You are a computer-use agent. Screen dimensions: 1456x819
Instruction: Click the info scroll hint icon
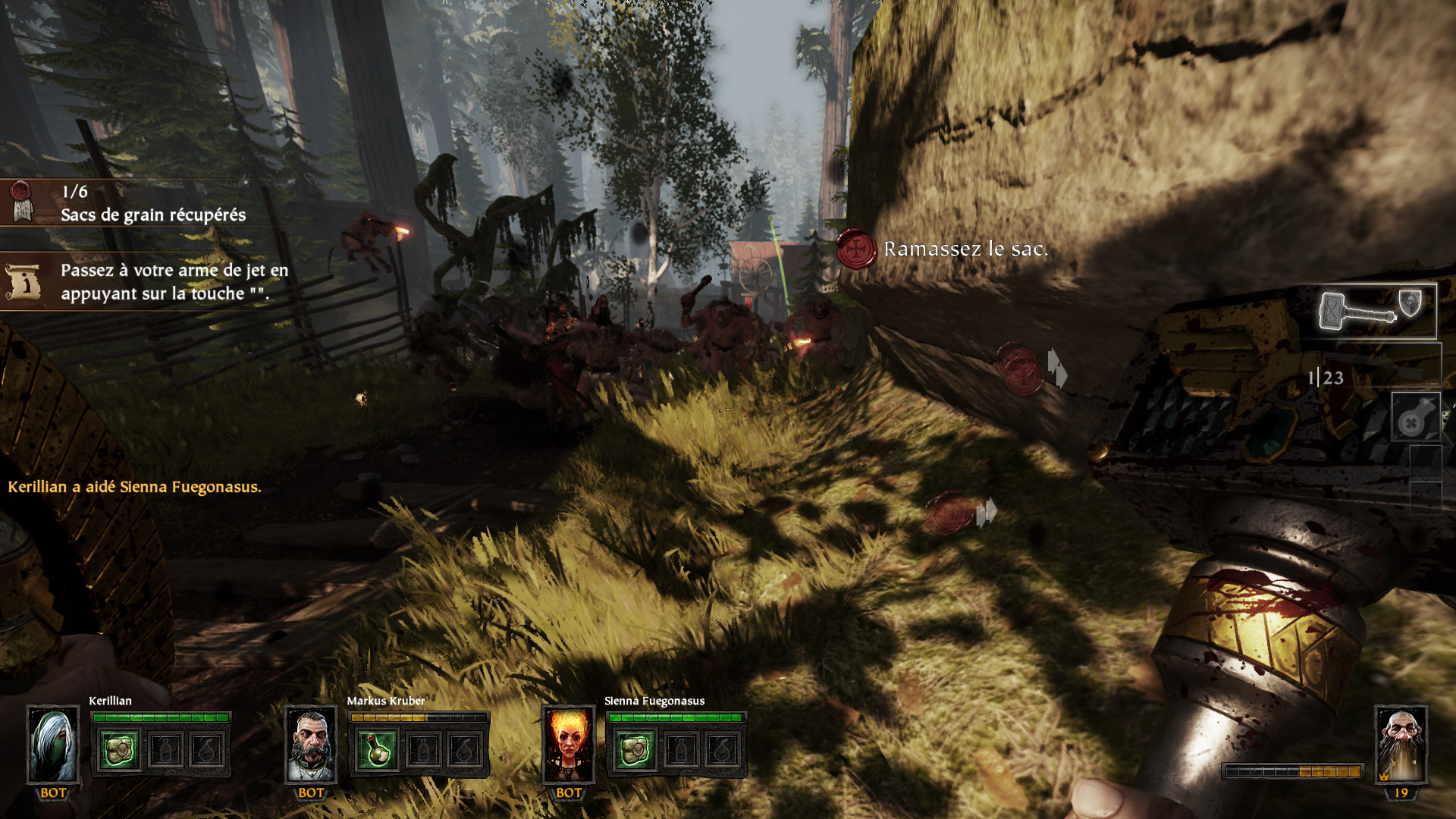click(23, 281)
